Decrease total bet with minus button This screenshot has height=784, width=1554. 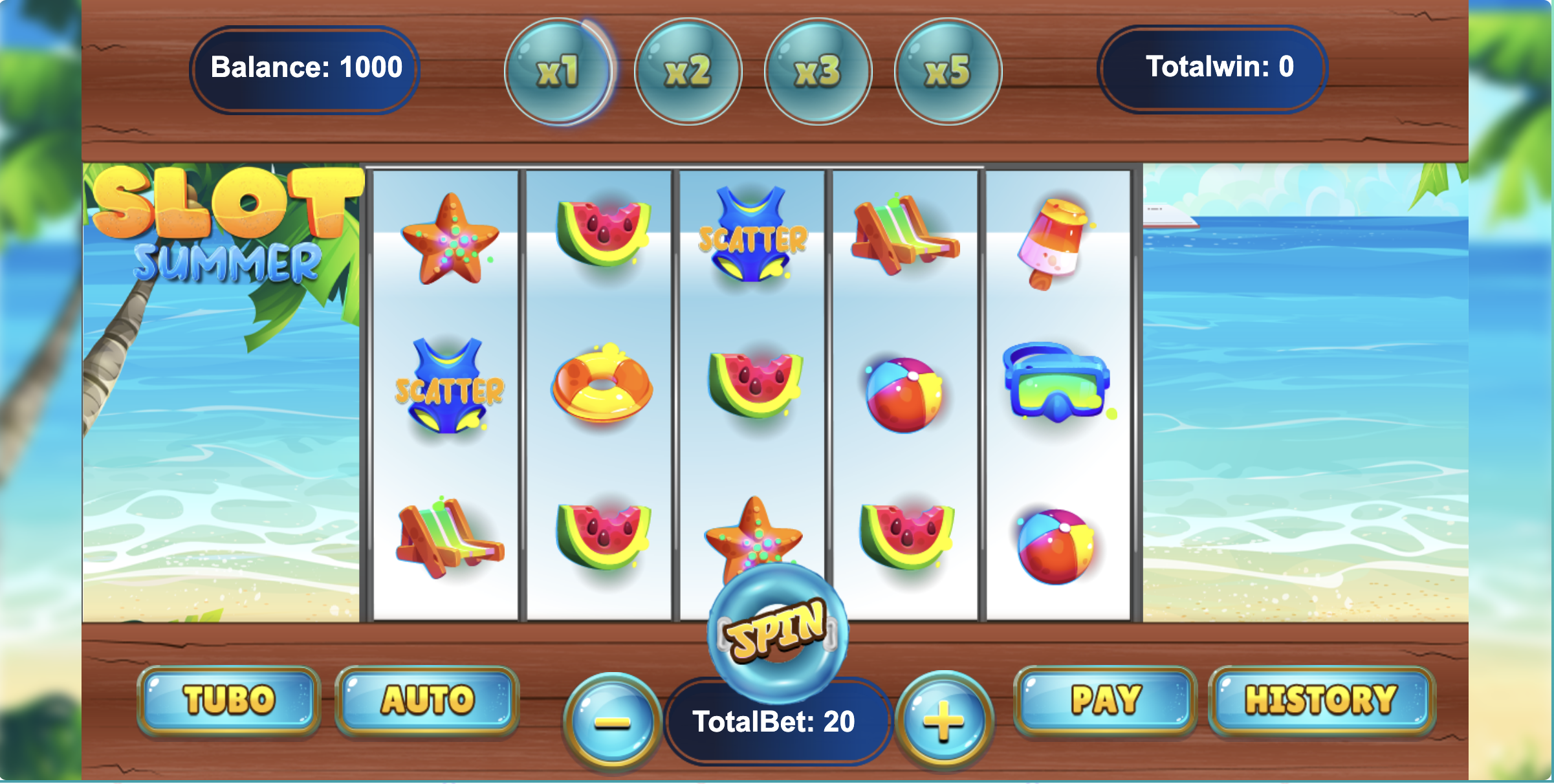point(612,721)
